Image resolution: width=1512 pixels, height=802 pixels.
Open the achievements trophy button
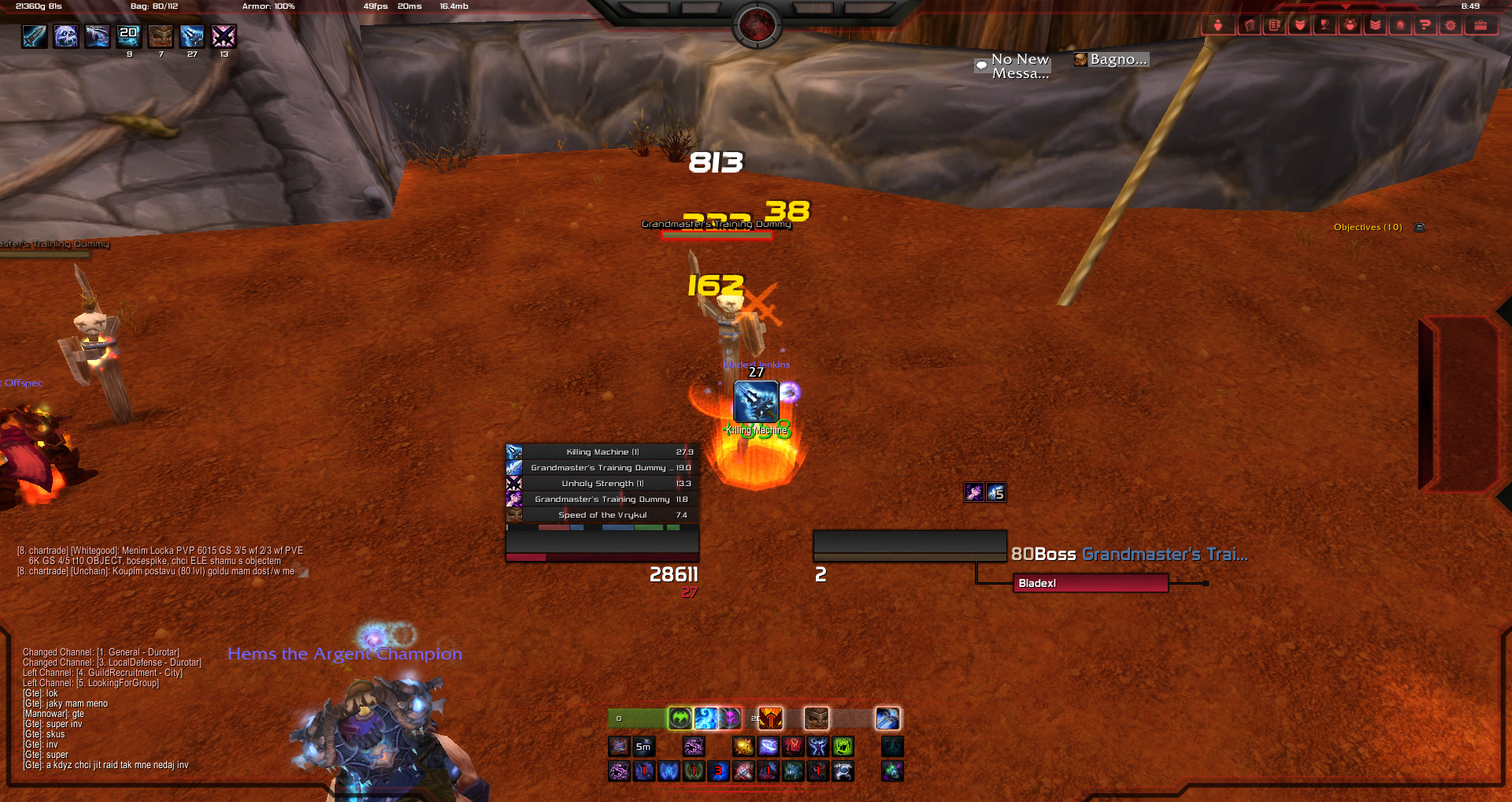coord(1325,25)
